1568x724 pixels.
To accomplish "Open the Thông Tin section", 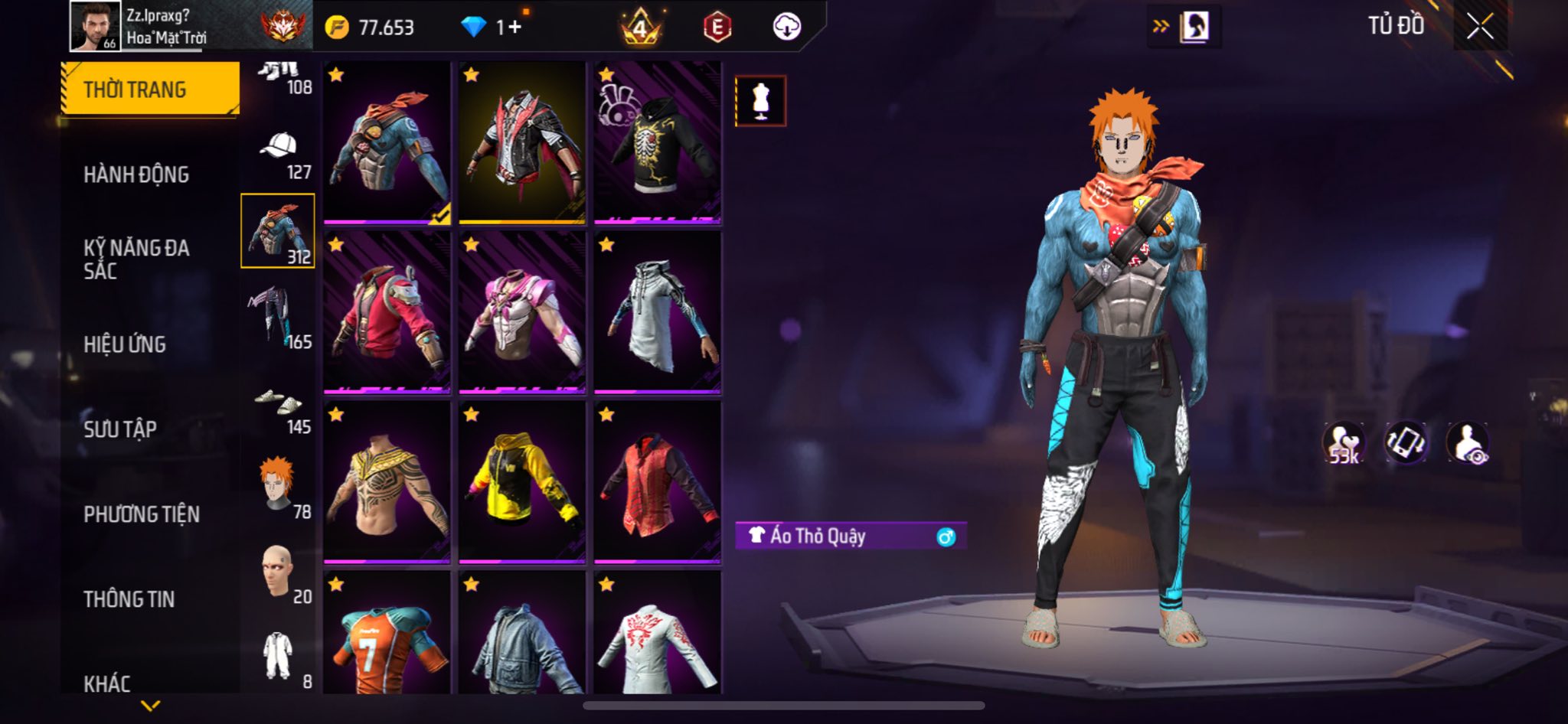I will [x=129, y=599].
